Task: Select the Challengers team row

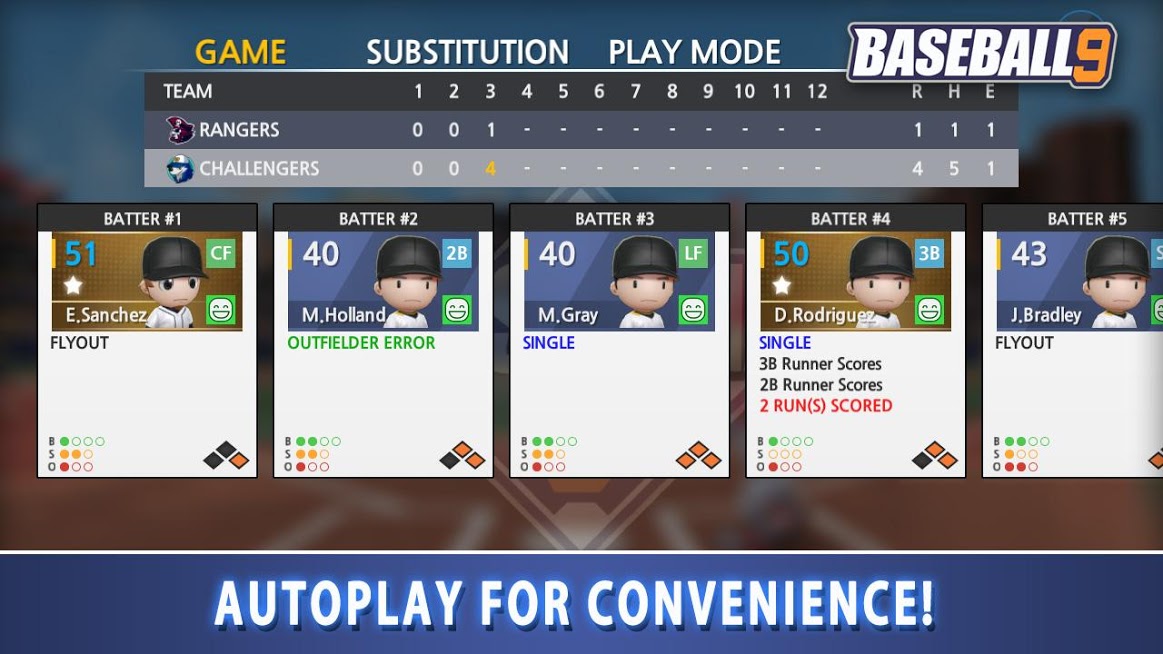Action: pos(580,169)
